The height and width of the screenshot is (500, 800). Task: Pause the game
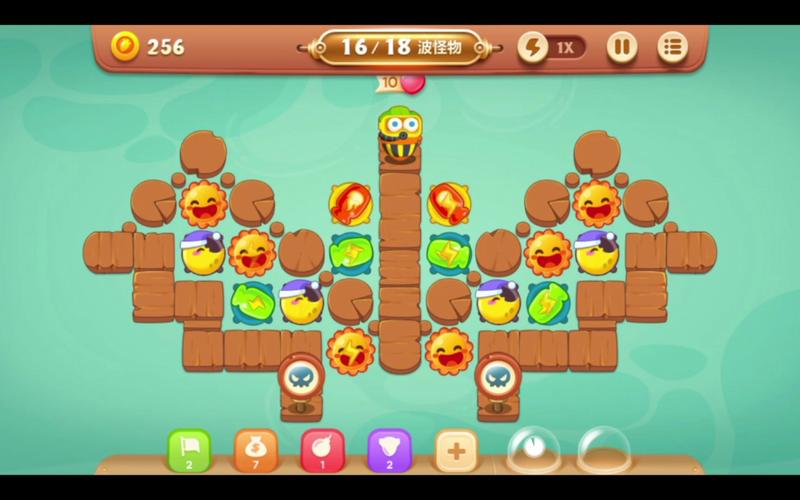tap(622, 47)
